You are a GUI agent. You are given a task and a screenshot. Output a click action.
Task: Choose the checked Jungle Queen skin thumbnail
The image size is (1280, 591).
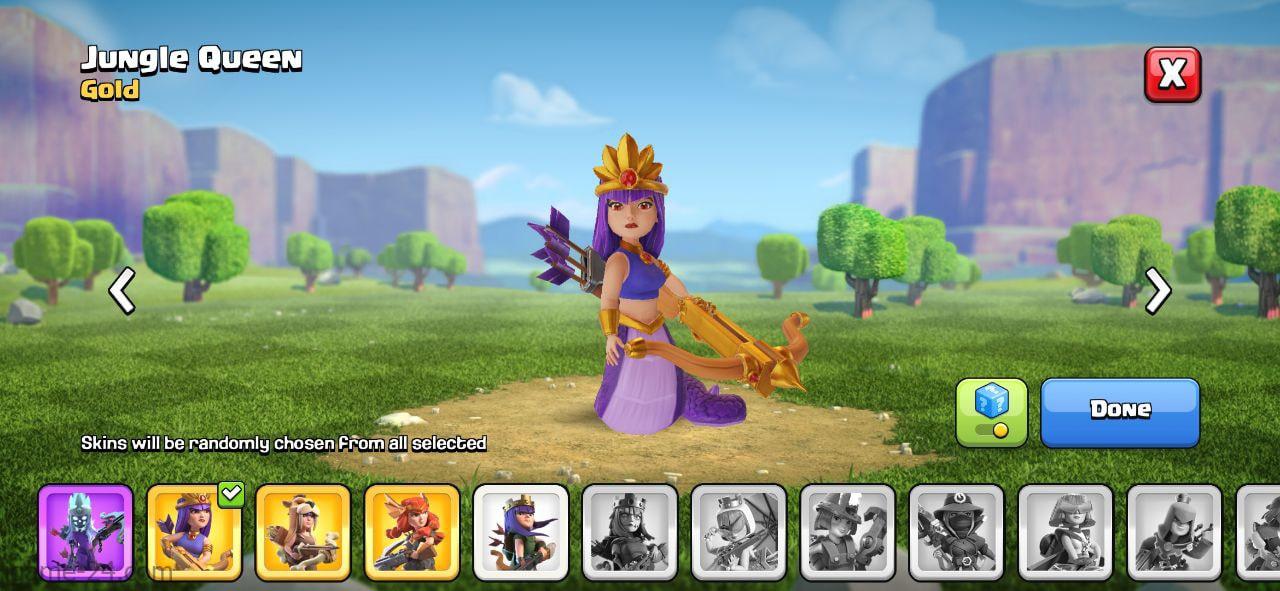coord(194,532)
